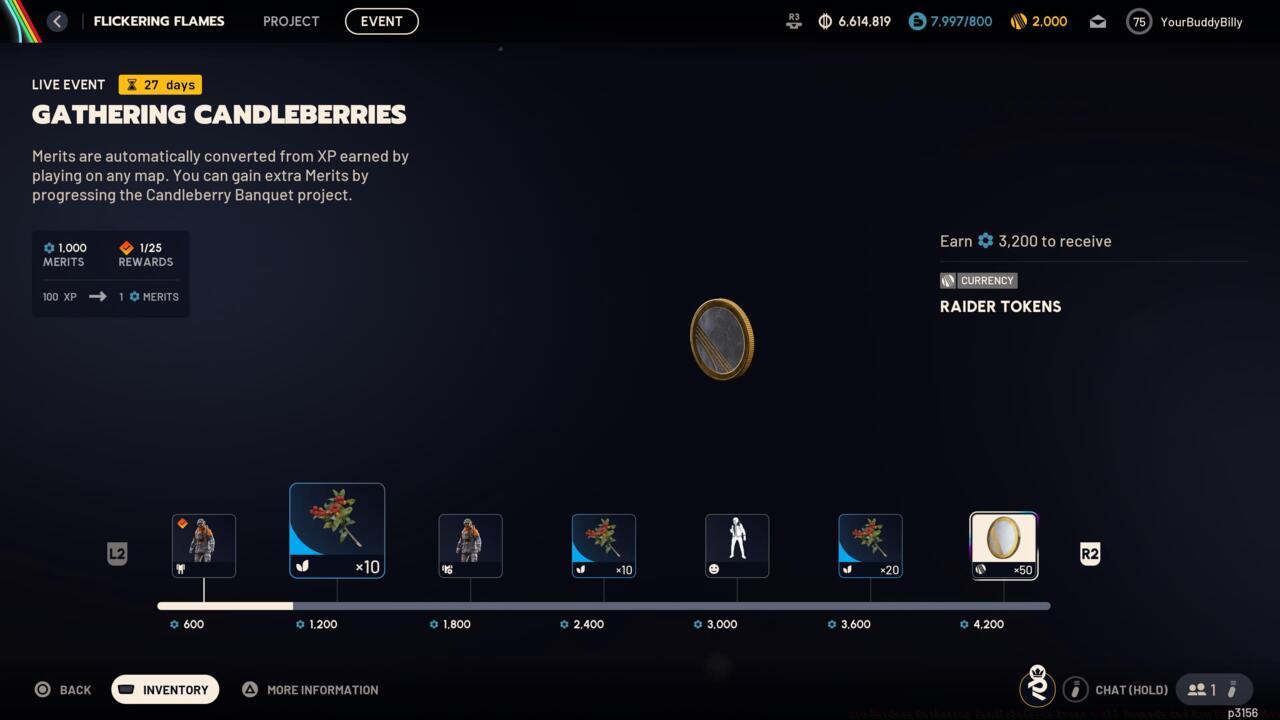Select the Event tab
This screenshot has height=720, width=1280.
click(x=381, y=21)
